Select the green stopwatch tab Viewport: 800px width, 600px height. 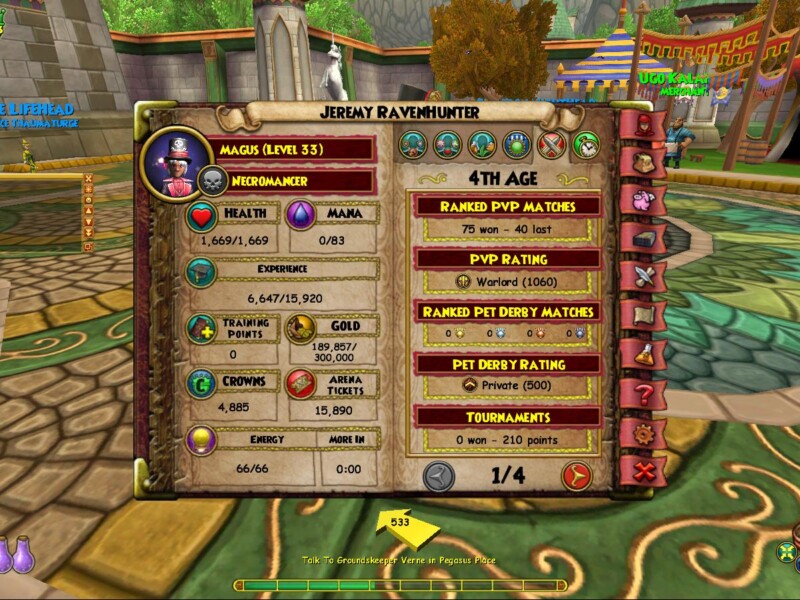point(585,145)
